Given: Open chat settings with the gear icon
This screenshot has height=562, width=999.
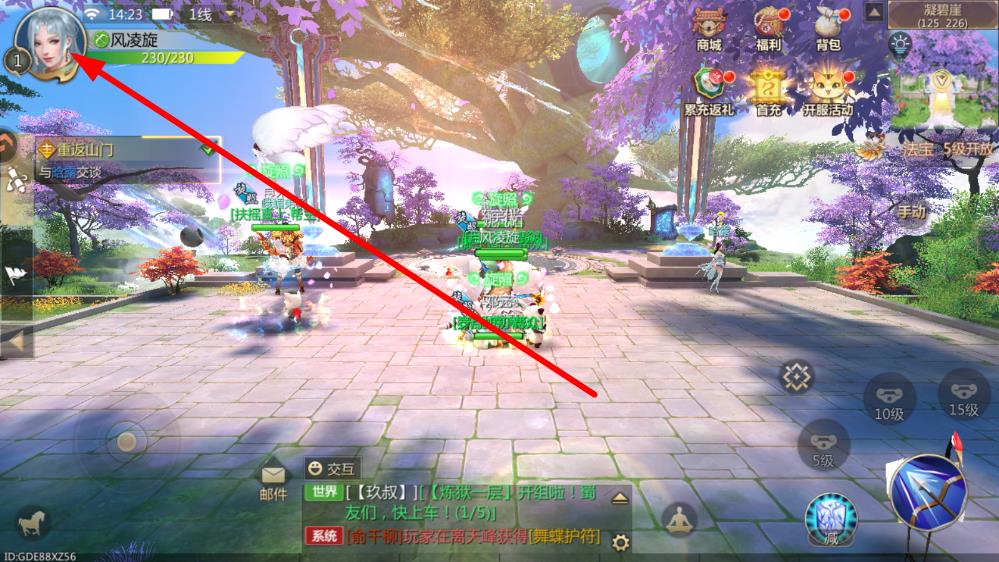Looking at the screenshot, I should pyautogui.click(x=620, y=542).
